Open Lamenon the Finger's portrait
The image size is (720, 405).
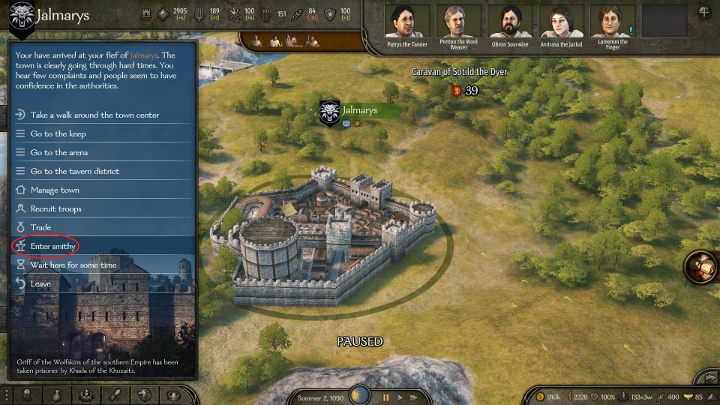[x=612, y=20]
